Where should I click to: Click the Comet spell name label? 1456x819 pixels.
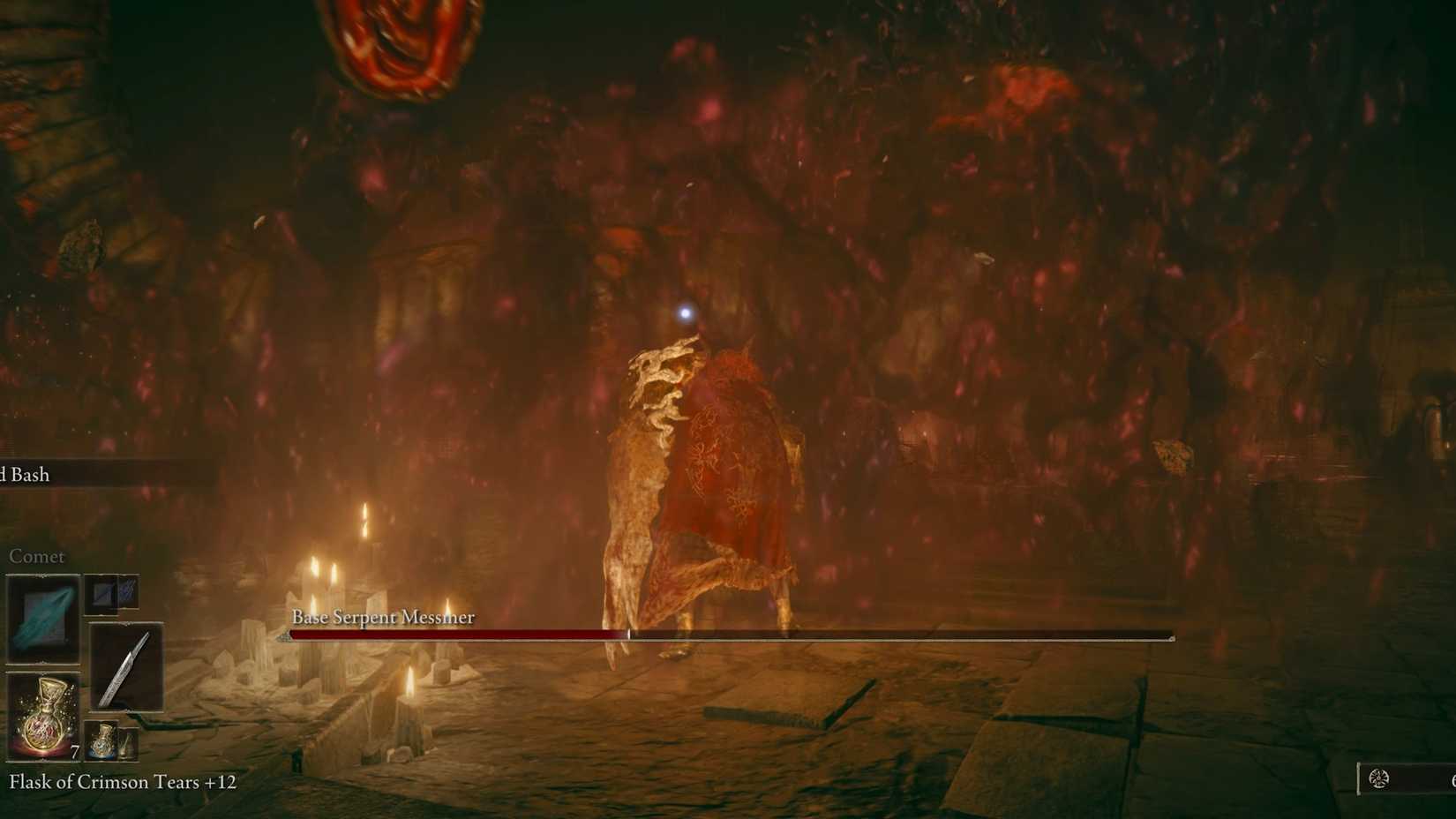(36, 556)
